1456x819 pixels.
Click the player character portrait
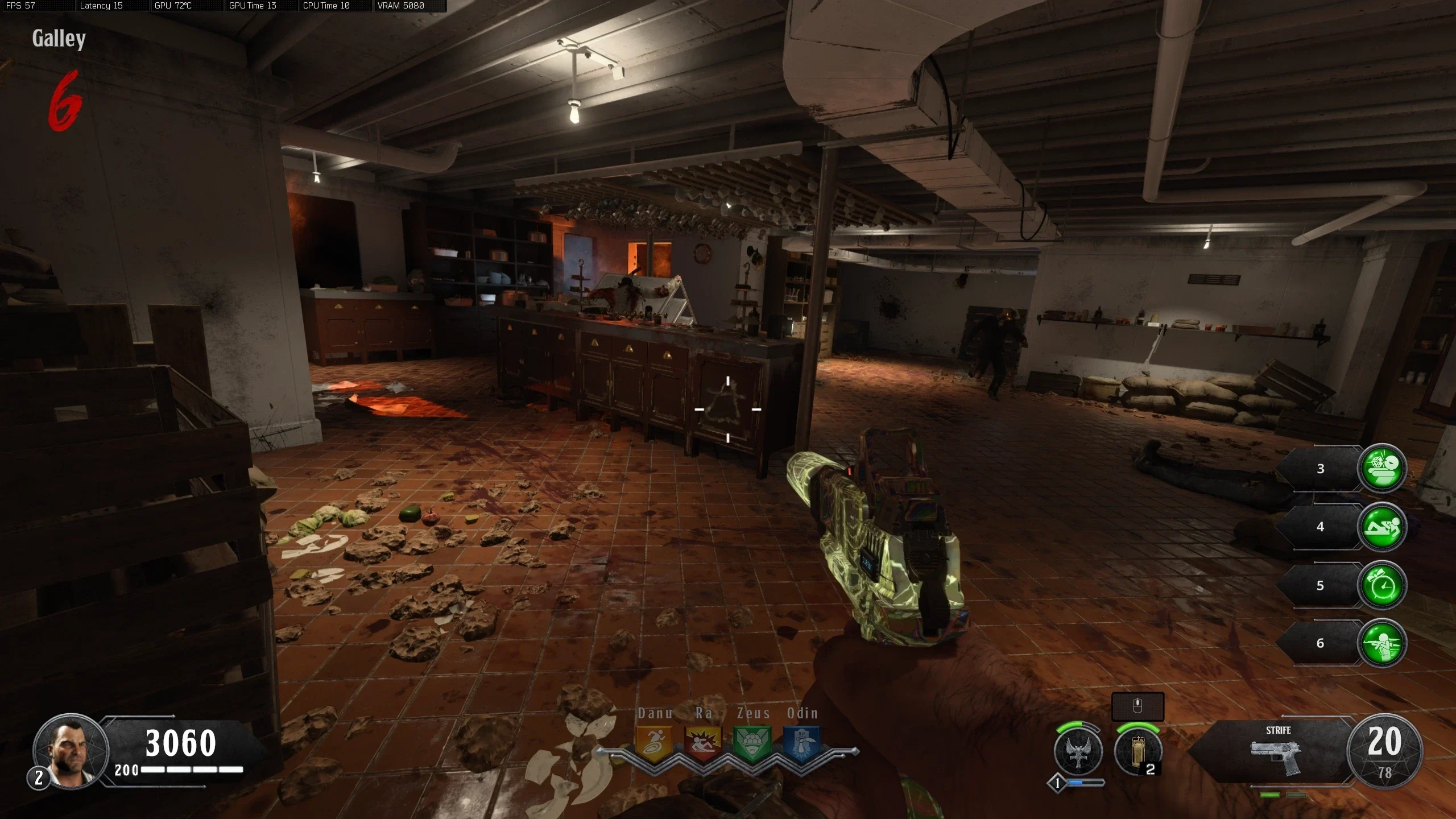pos(71,750)
